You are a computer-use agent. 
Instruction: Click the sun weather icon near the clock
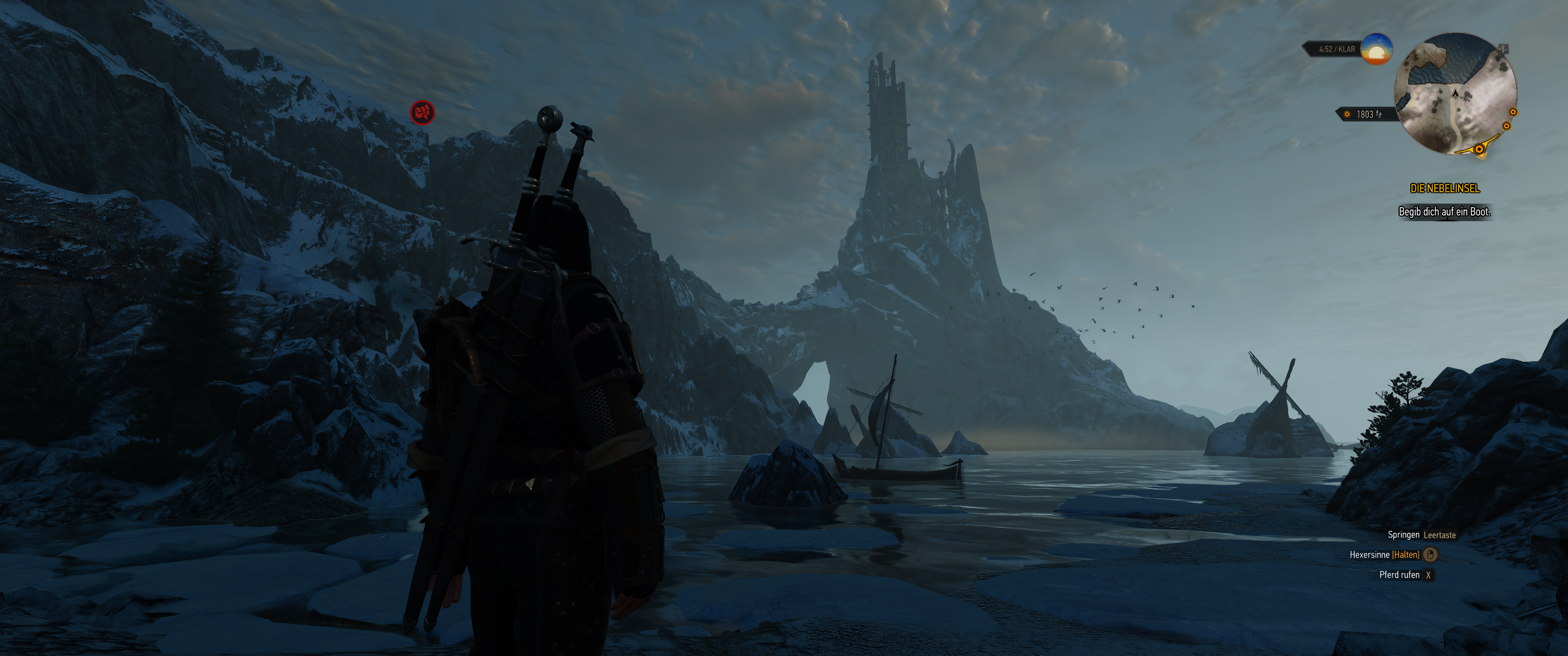click(x=1376, y=49)
